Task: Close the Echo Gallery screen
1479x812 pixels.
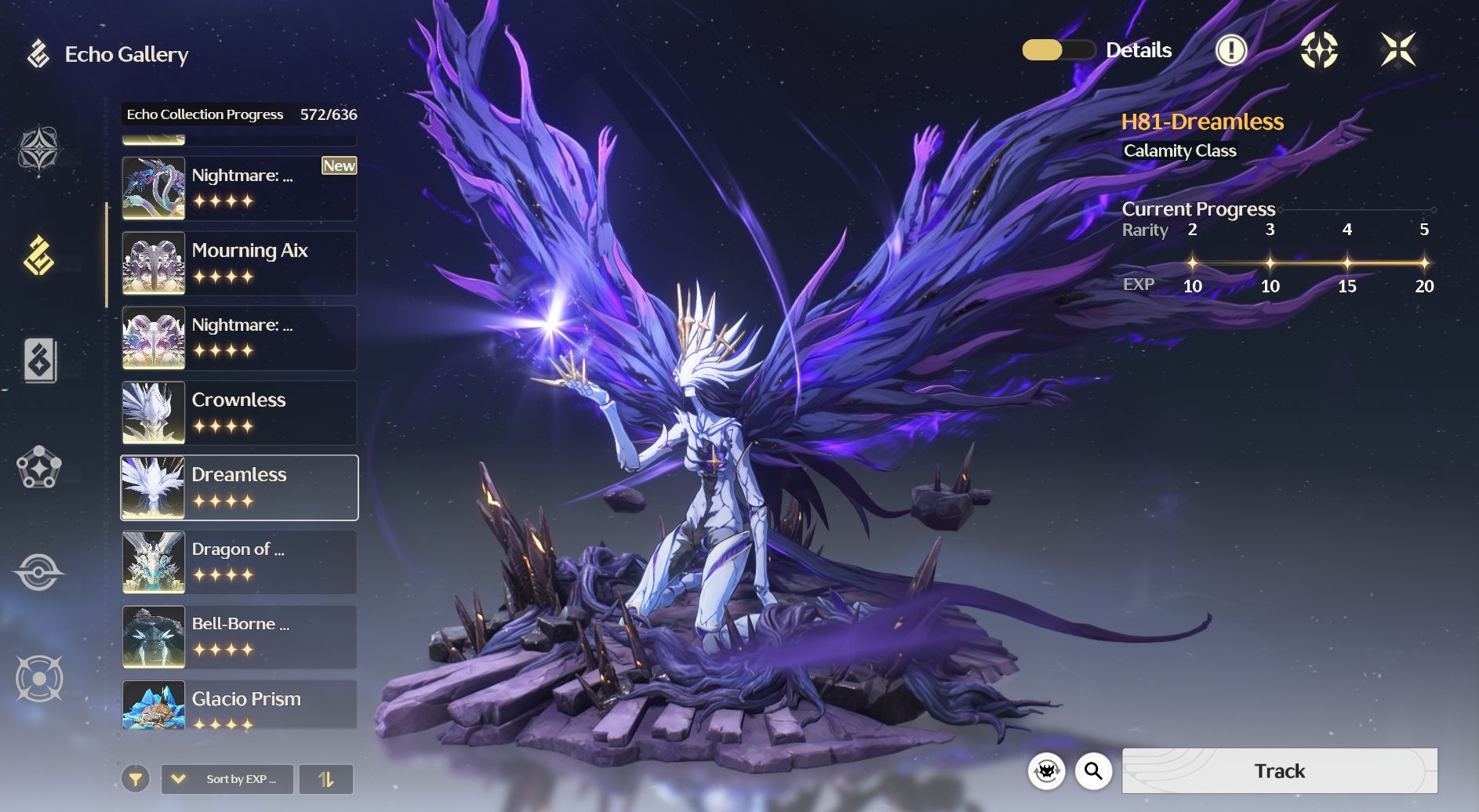Action: pyautogui.click(x=1397, y=50)
